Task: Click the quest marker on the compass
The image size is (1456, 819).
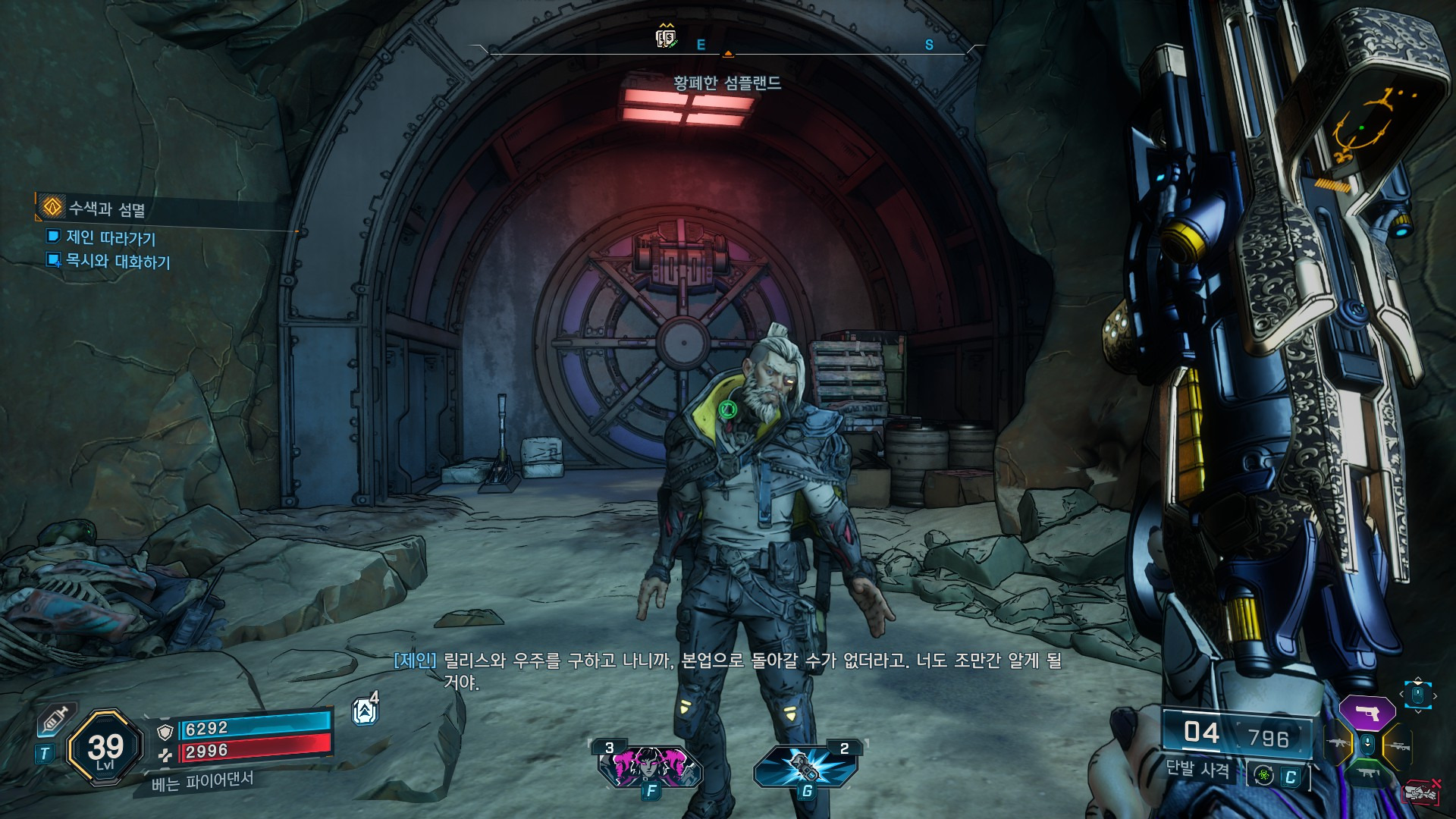Action: click(666, 36)
